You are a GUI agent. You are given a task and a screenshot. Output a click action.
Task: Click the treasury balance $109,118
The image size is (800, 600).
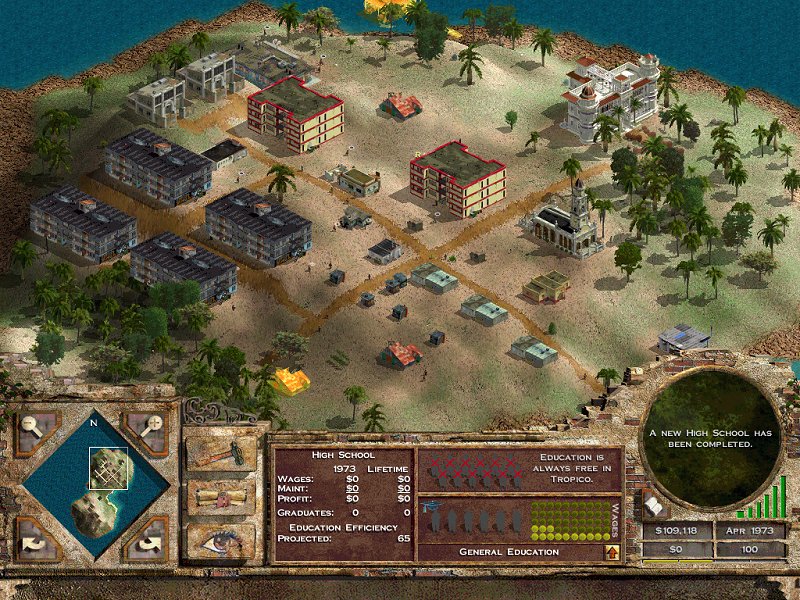coord(676,530)
